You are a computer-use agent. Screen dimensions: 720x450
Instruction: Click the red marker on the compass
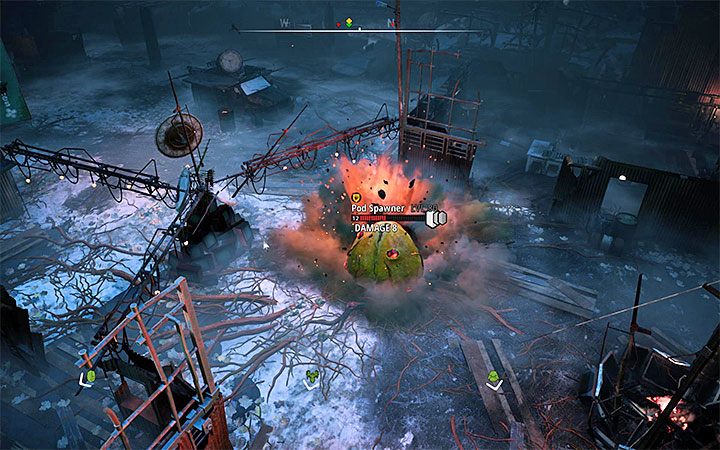339,23
